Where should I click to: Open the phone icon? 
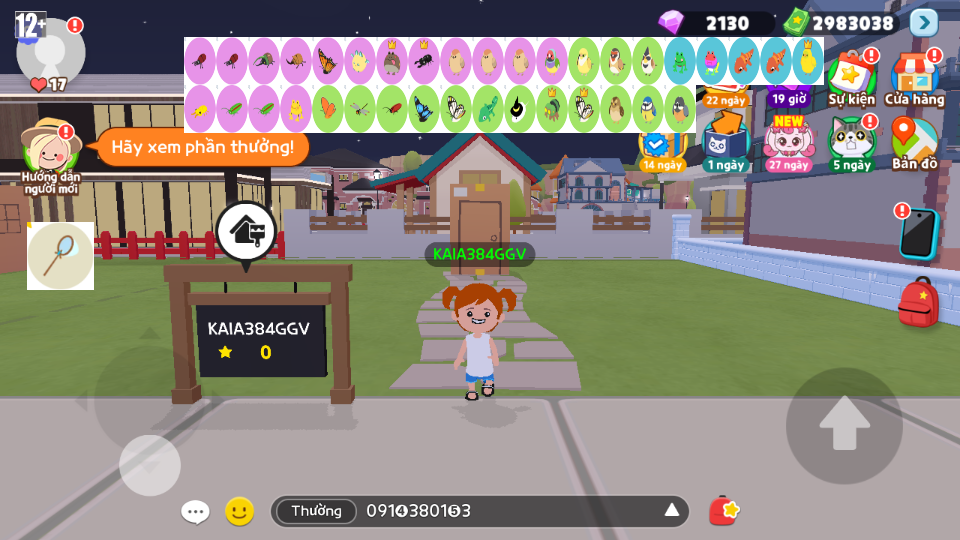tap(917, 233)
